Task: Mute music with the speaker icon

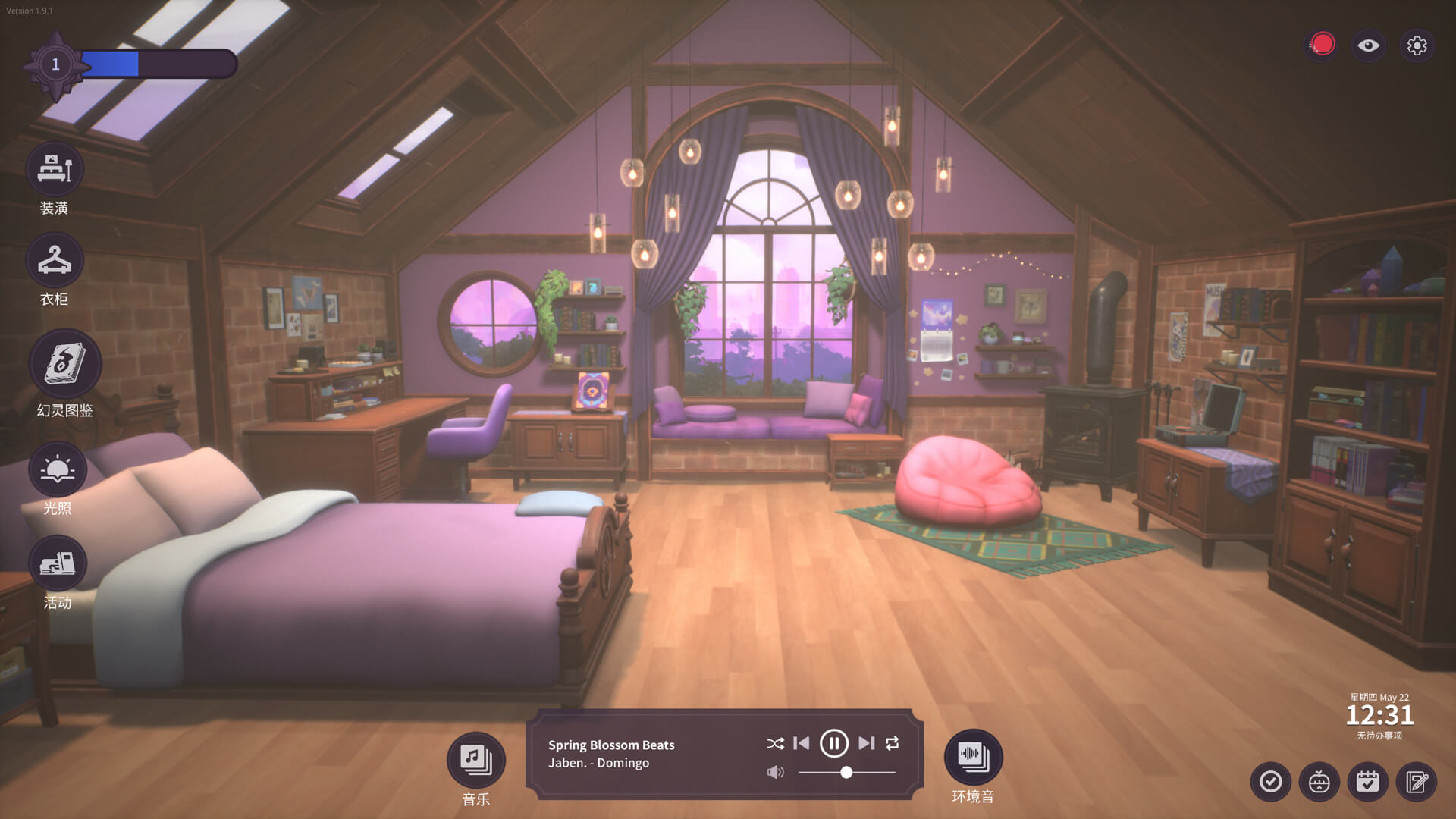Action: (775, 772)
